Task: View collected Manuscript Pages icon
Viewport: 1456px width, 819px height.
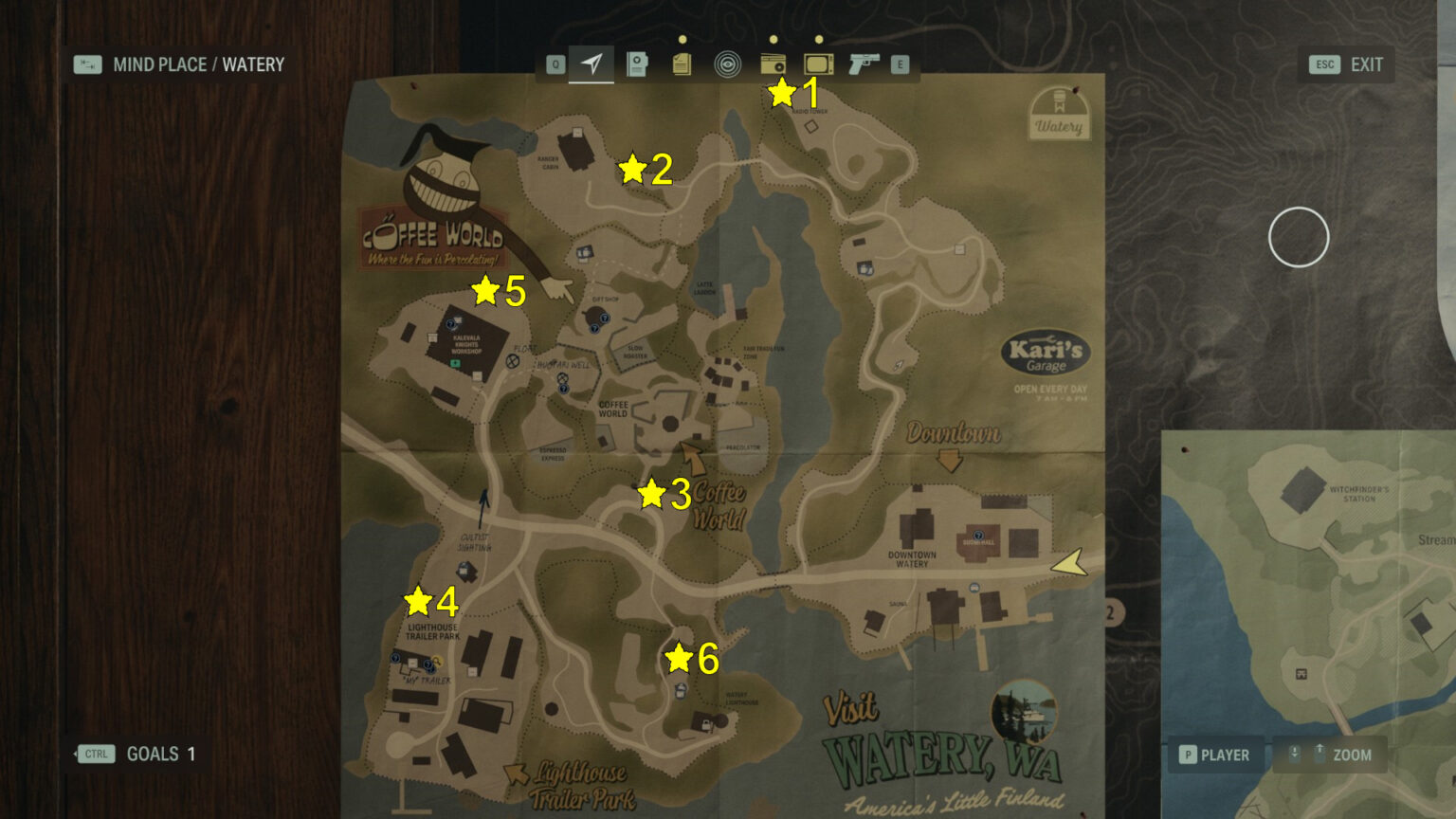Action: pos(682,64)
